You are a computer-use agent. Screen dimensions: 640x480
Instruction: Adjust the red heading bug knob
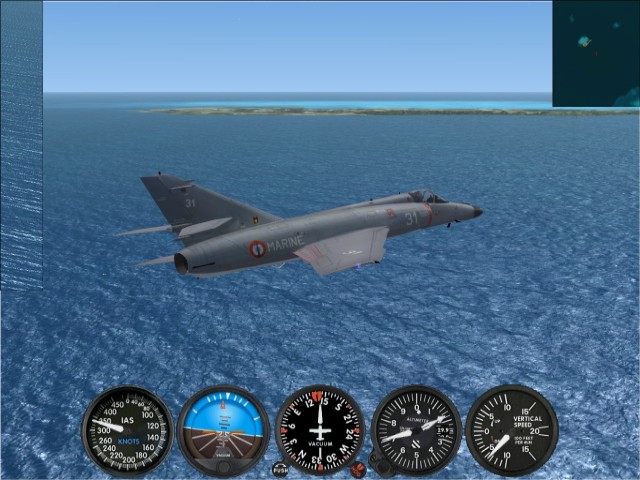(x=357, y=467)
